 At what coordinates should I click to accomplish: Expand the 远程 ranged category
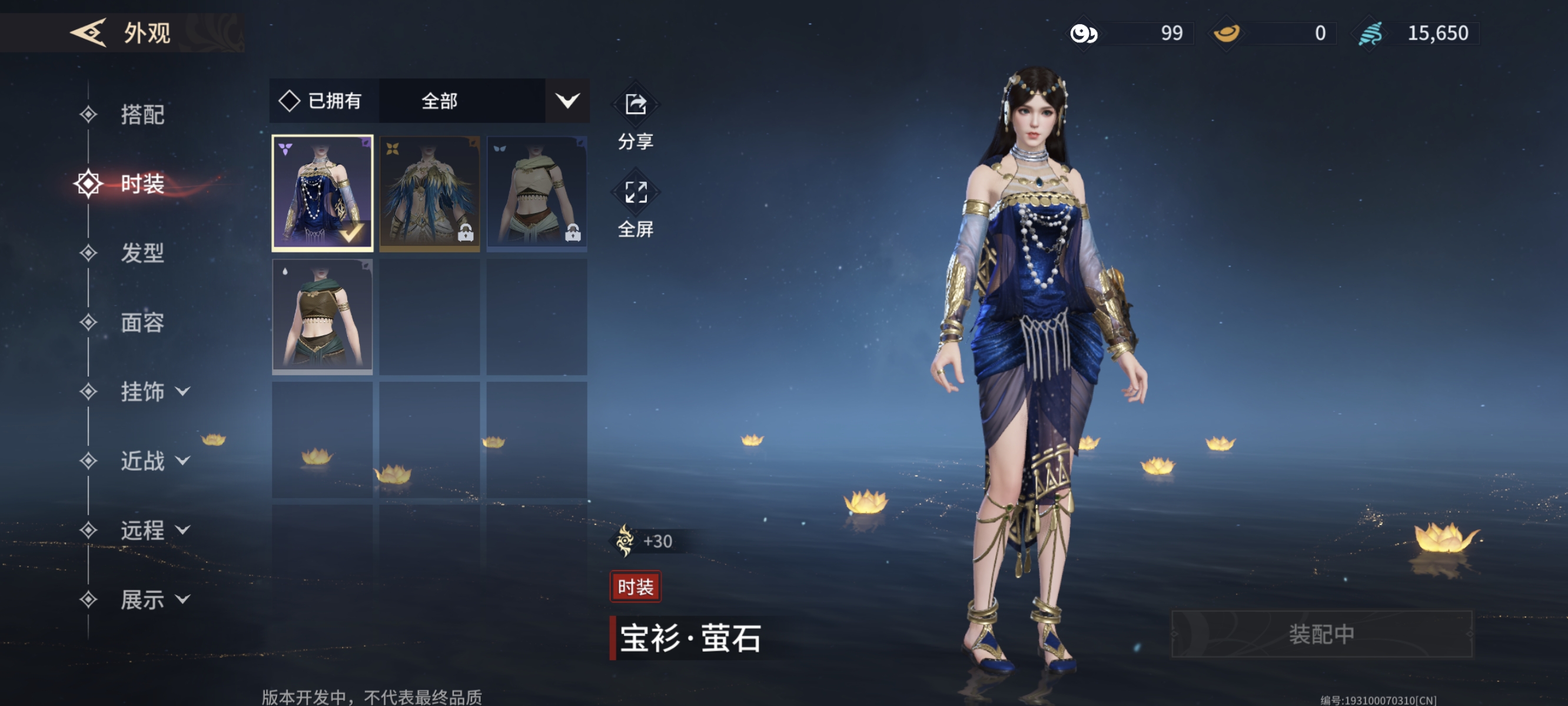coord(154,530)
